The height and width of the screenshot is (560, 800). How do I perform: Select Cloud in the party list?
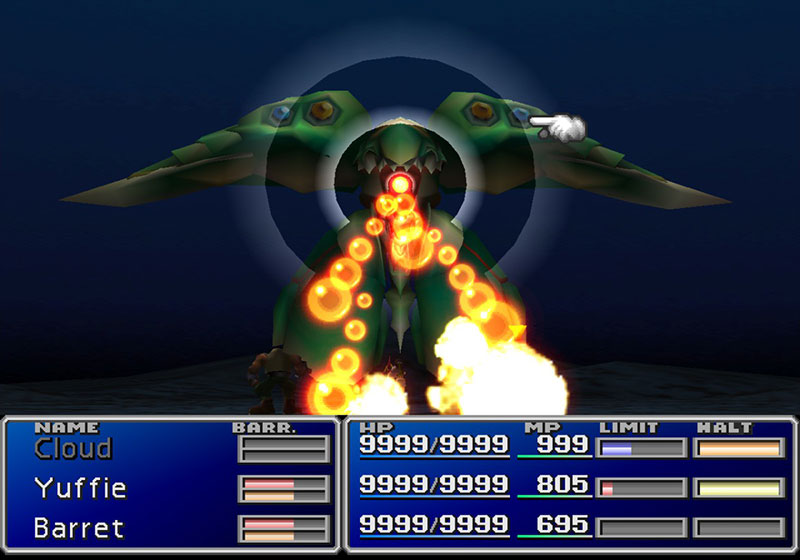pos(73,449)
